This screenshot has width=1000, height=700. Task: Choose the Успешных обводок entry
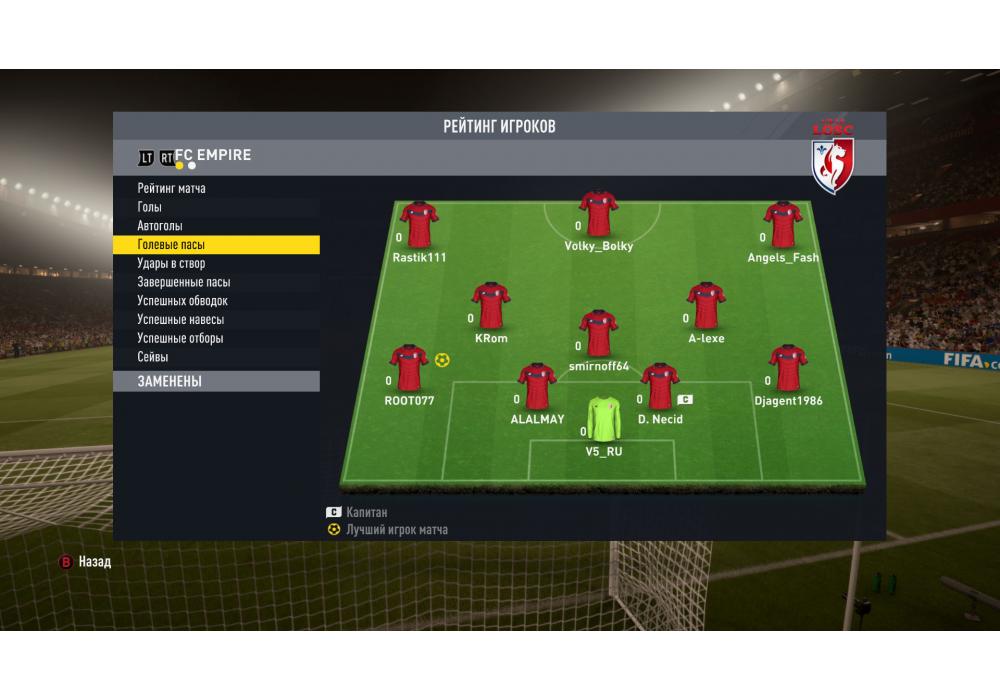[x=183, y=301]
